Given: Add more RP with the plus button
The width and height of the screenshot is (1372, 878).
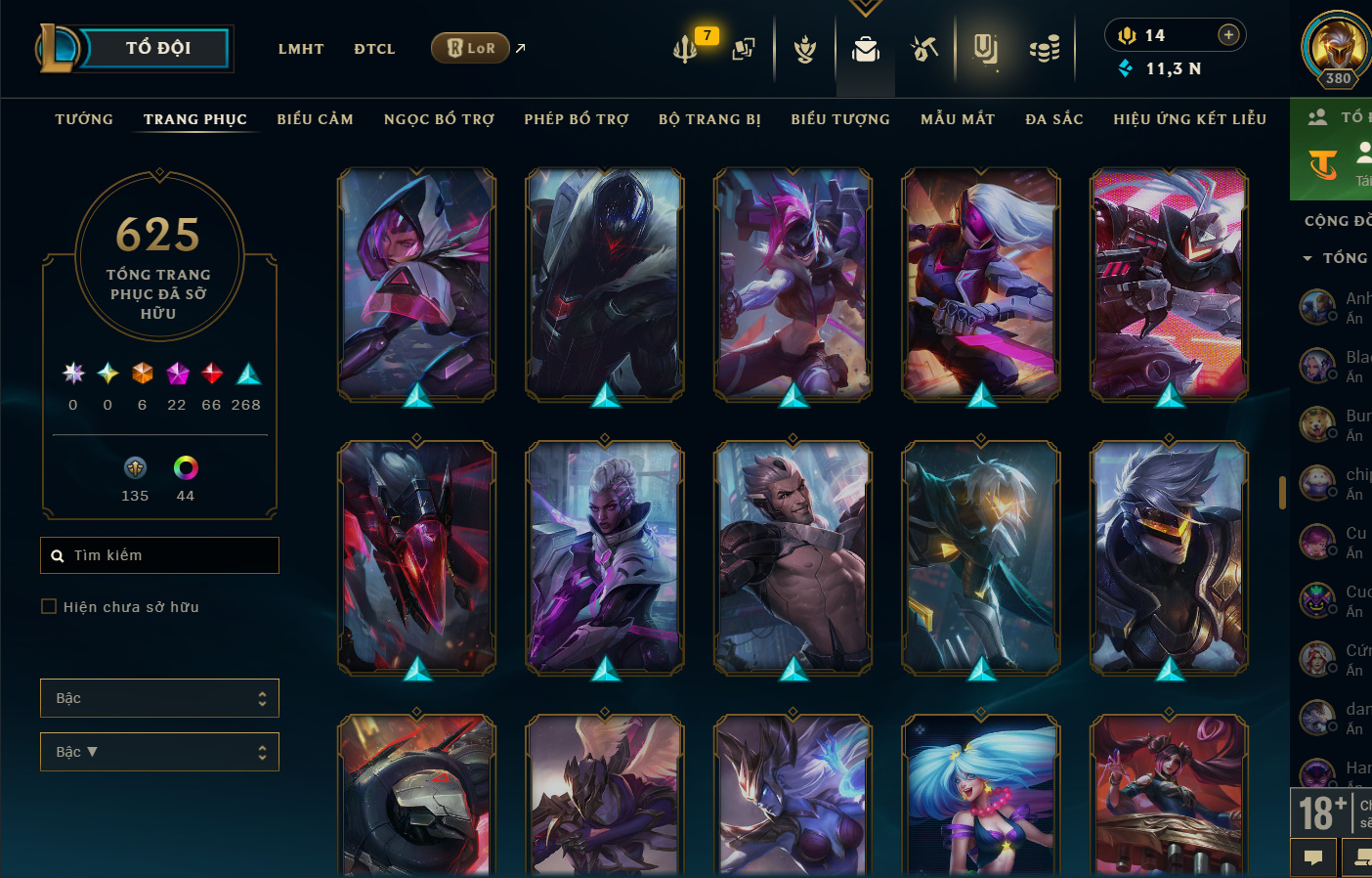Looking at the screenshot, I should point(1228,35).
